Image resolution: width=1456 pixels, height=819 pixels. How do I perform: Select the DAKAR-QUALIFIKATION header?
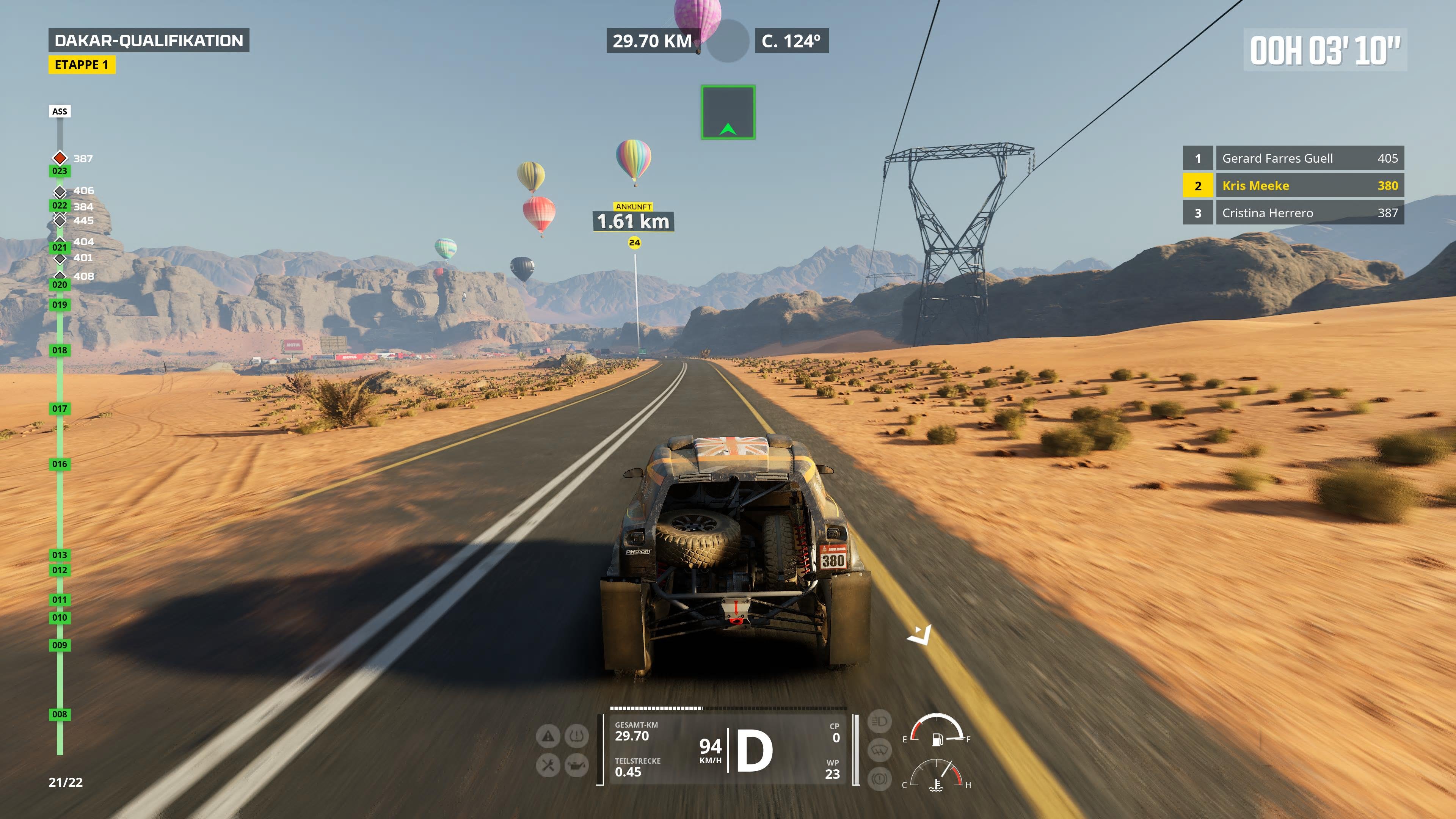151,40
